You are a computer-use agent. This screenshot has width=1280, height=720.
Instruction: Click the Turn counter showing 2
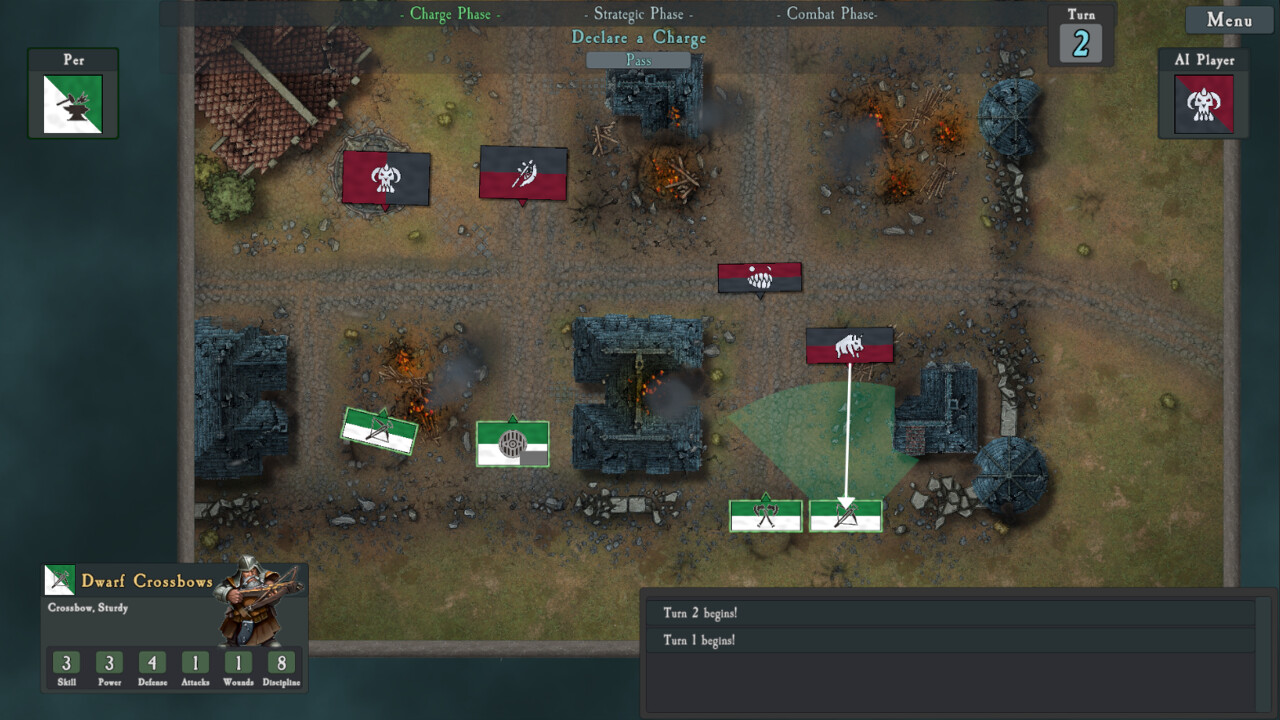(x=1080, y=44)
